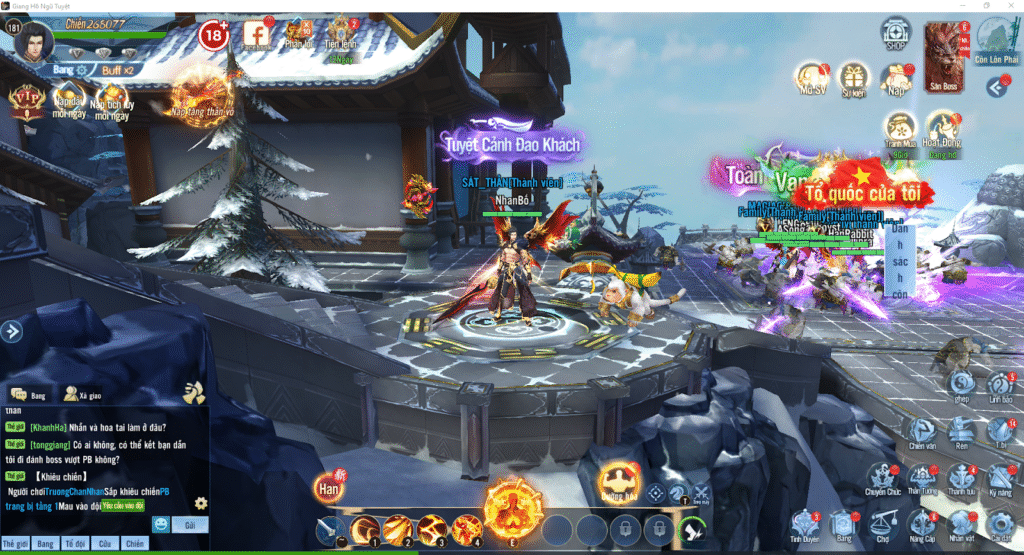The height and width of the screenshot is (555, 1024).
Task: Open the chat emoji picker
Action: (x=160, y=524)
